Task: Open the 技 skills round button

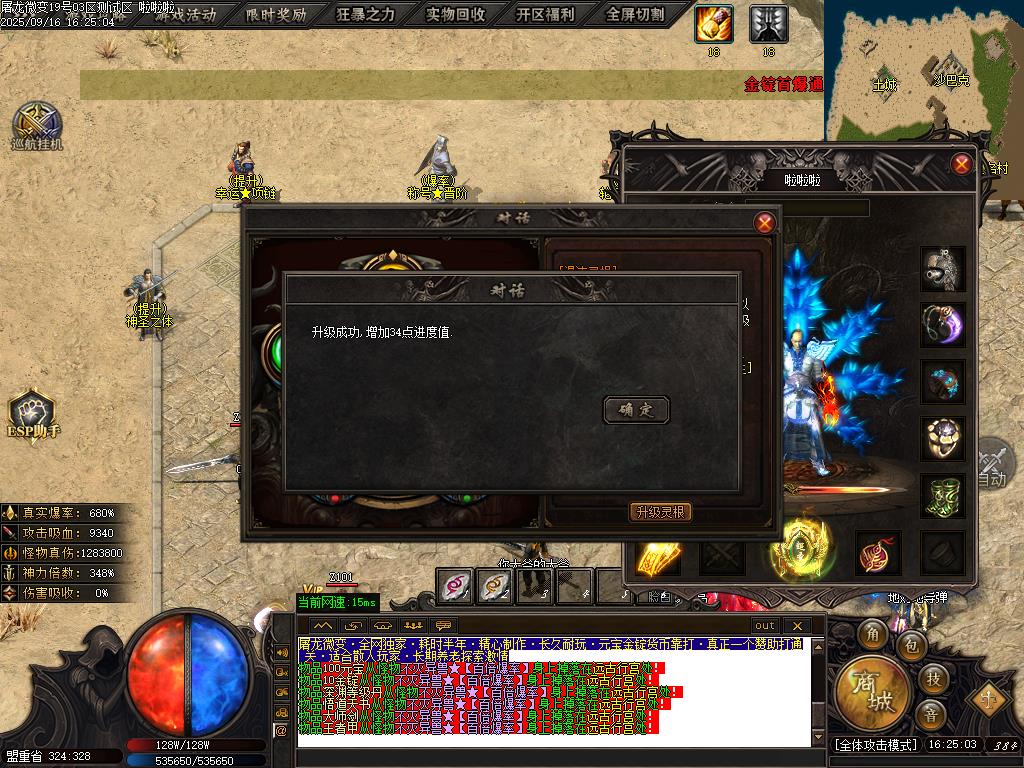Action: tap(932, 680)
